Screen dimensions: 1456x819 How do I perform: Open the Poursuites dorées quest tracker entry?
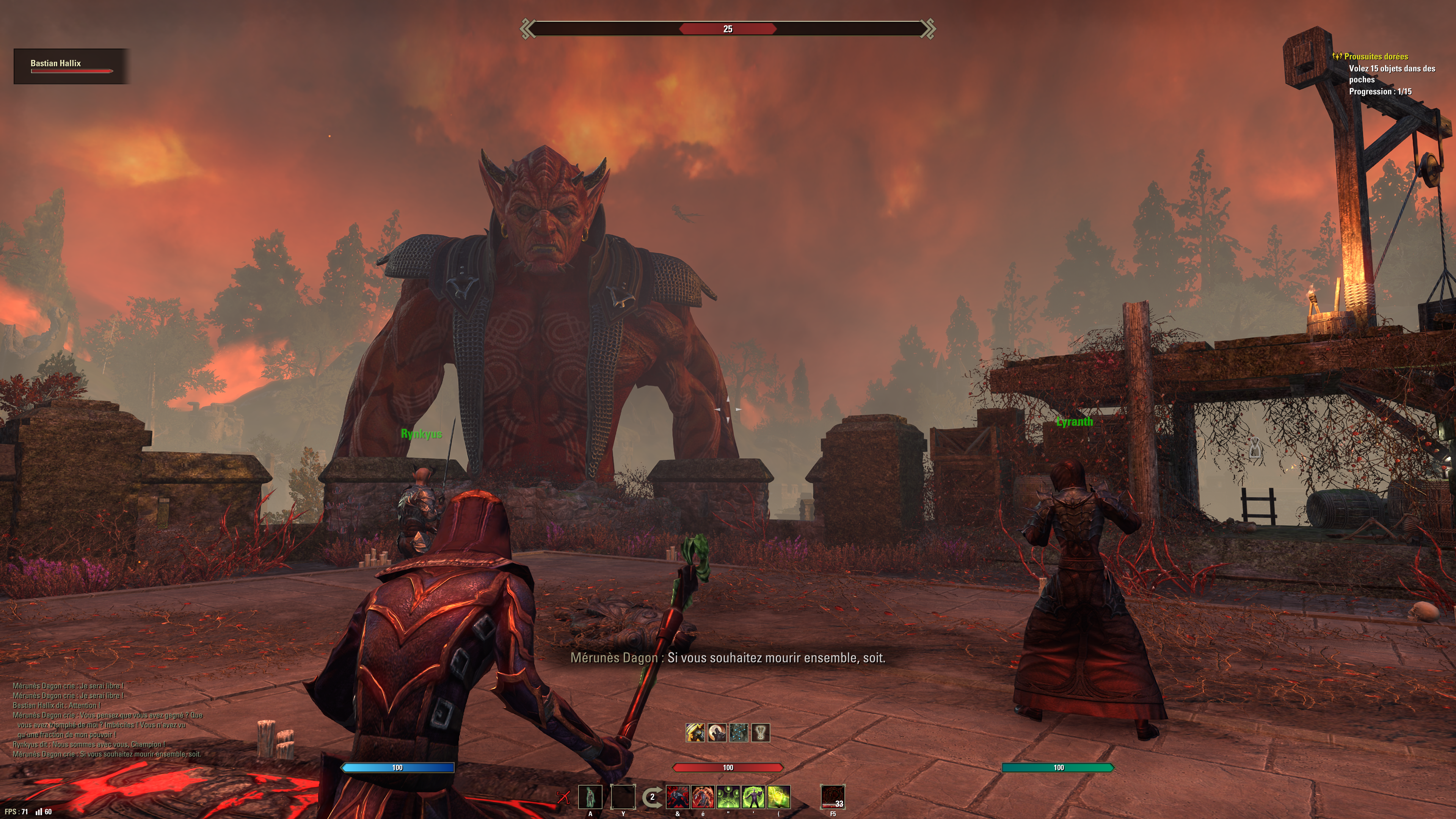(1376, 56)
